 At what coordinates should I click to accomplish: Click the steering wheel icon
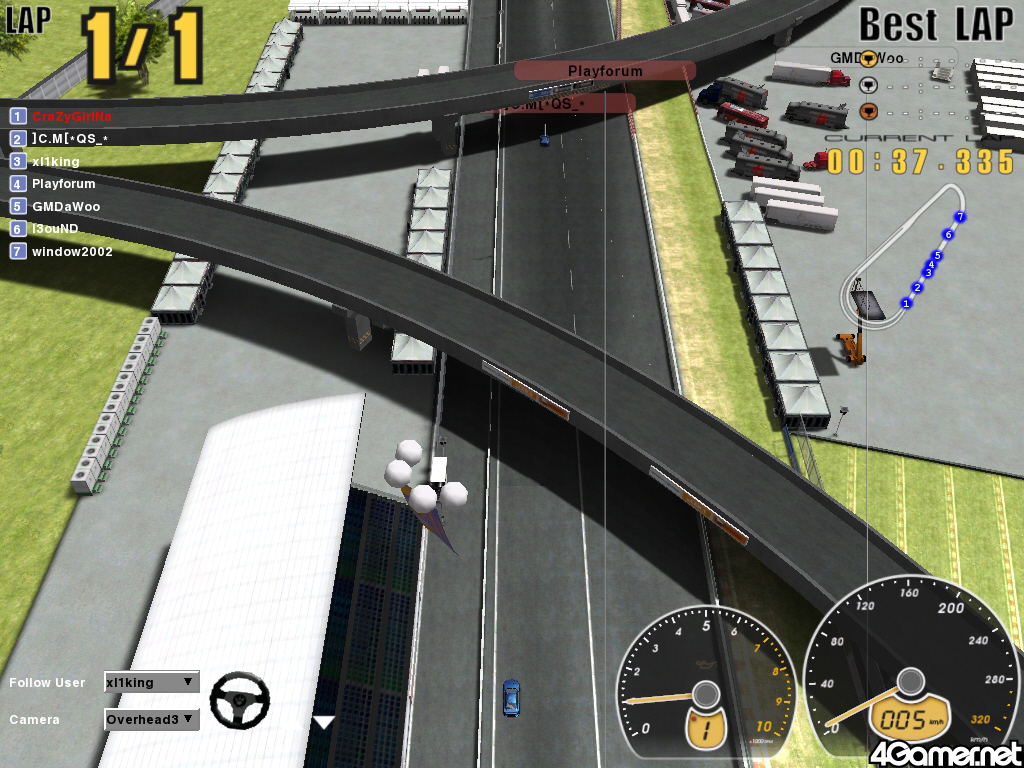tap(239, 700)
